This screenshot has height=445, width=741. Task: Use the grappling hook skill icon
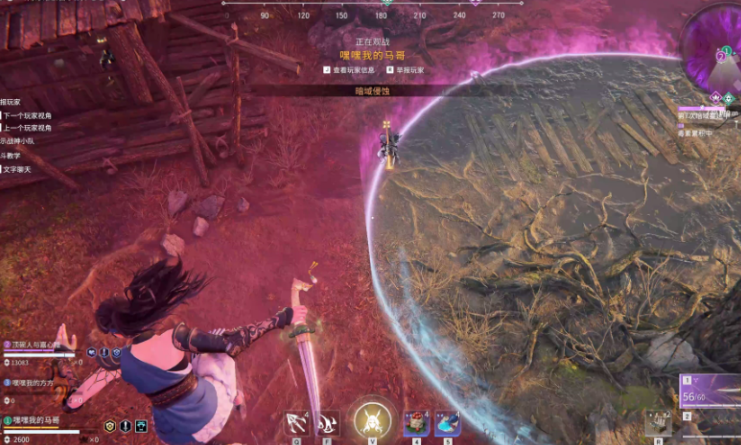pos(296,424)
